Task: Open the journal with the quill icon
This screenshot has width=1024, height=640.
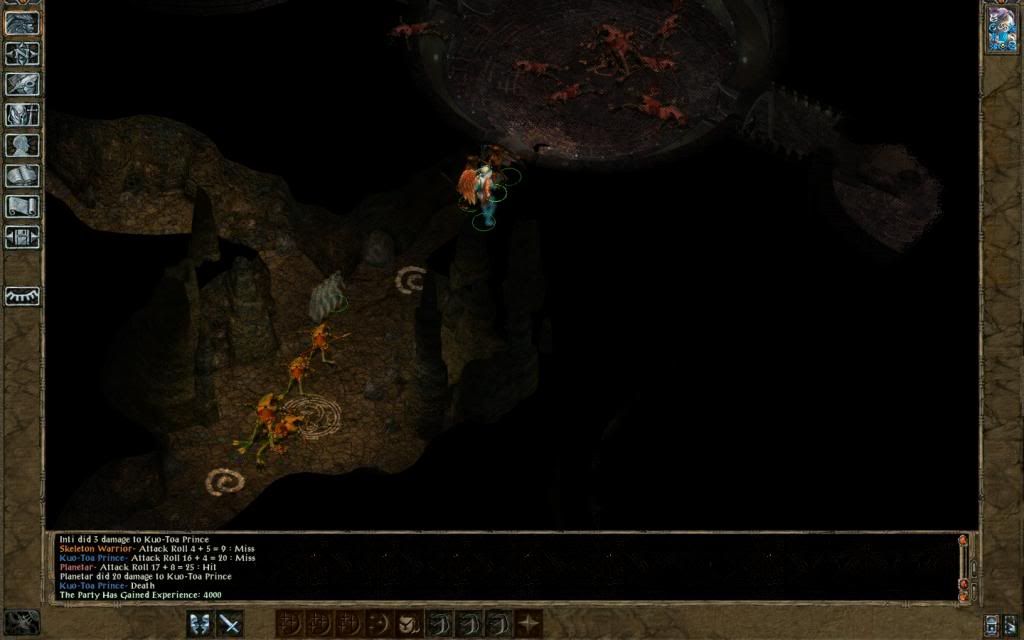Action: tap(22, 84)
